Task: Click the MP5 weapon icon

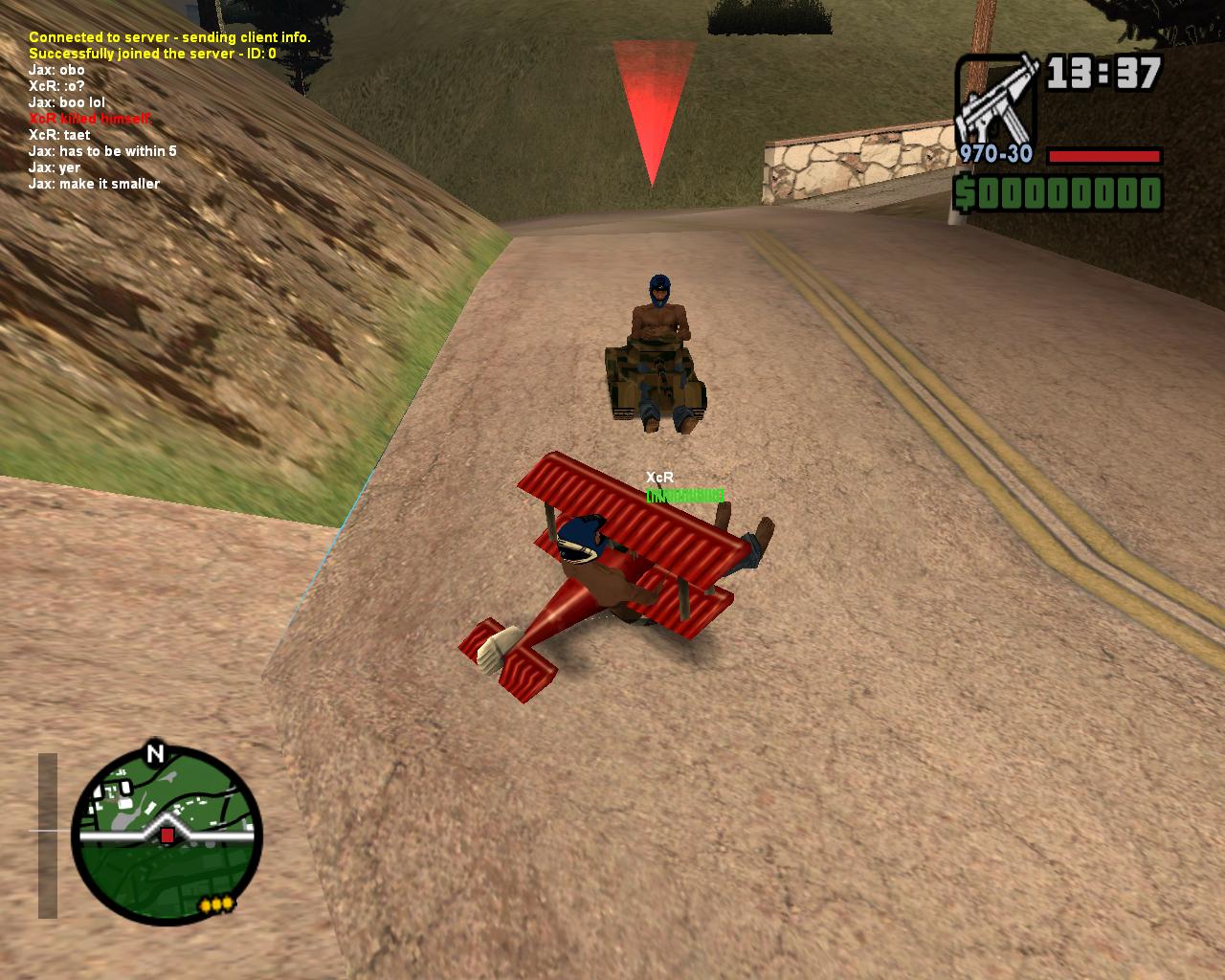Action: click(997, 100)
